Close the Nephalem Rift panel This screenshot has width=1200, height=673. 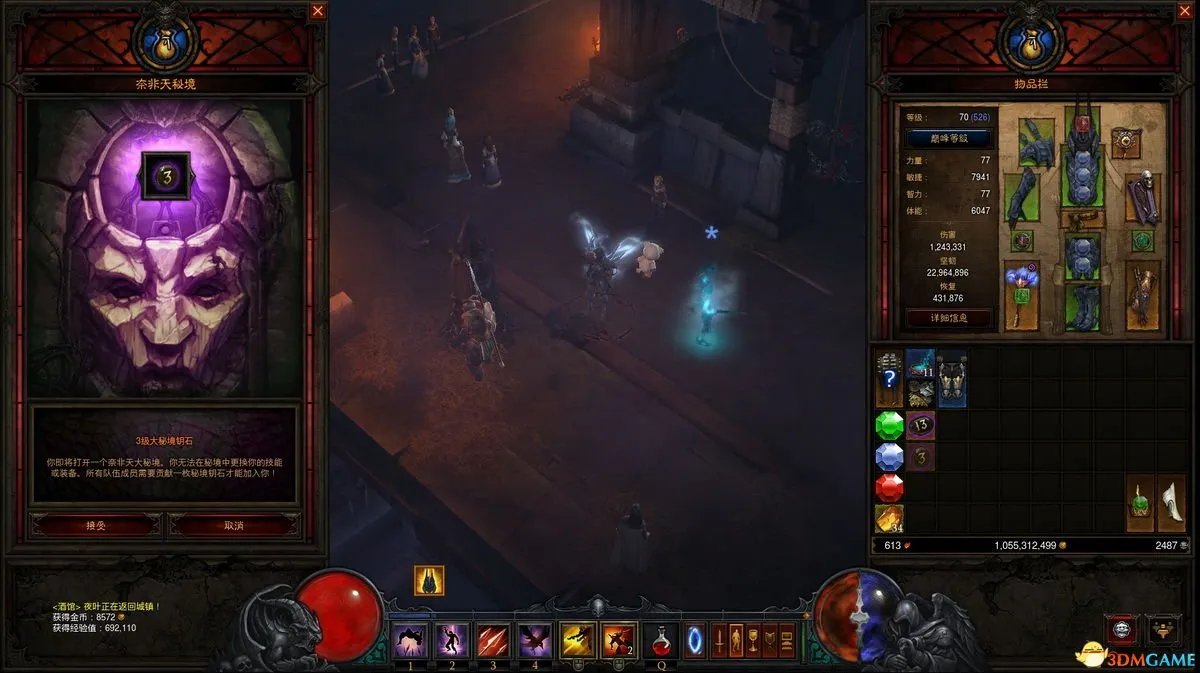[x=318, y=12]
